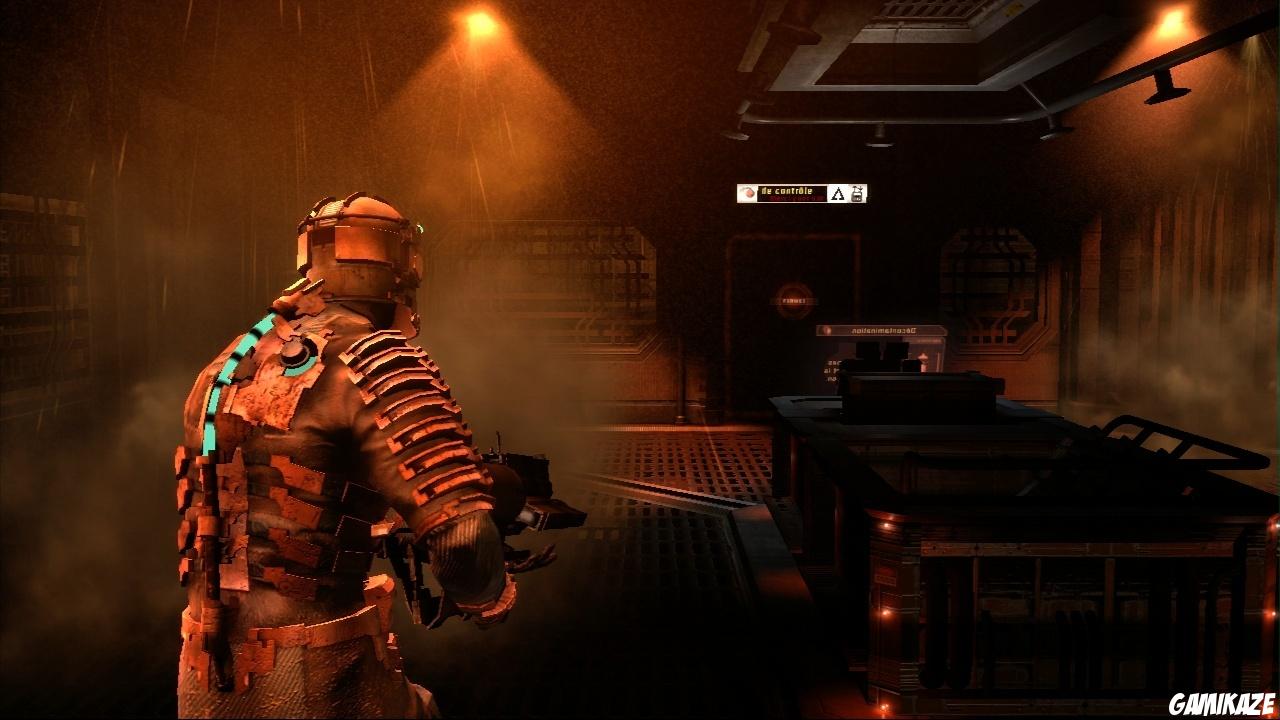
Task: Click the circular icon on the Décontamination sign
Action: [x=825, y=330]
